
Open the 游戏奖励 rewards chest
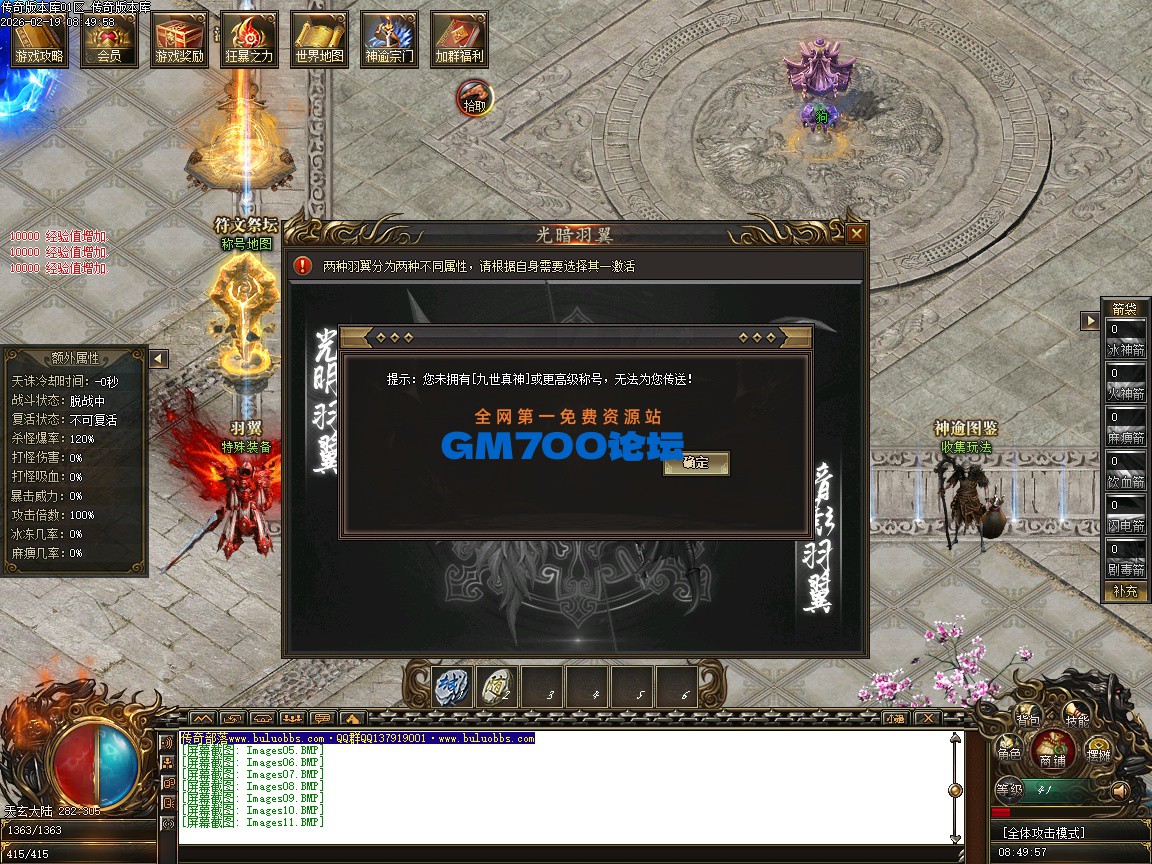click(x=179, y=40)
